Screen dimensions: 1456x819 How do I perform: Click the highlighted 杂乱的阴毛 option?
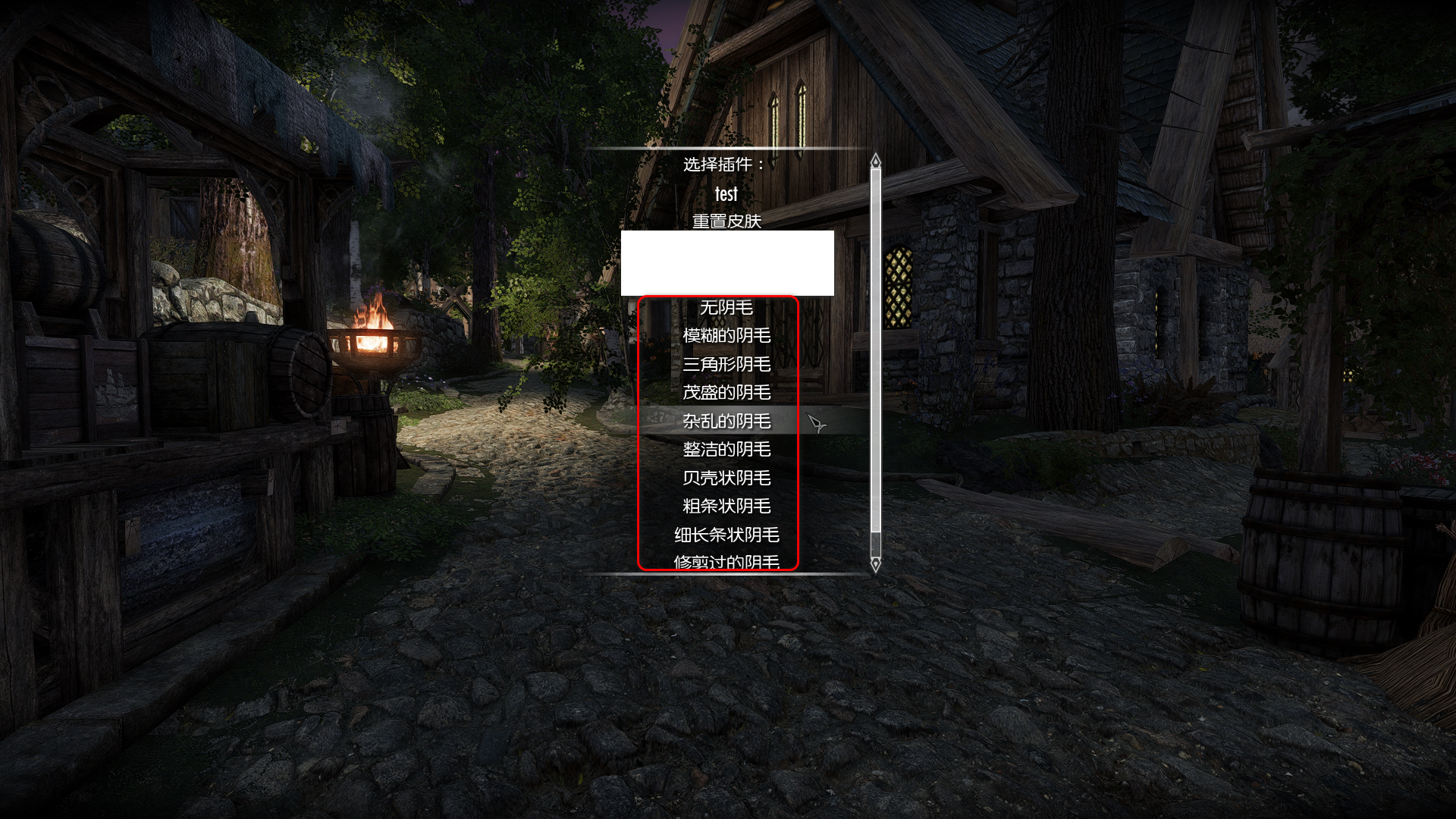point(726,421)
